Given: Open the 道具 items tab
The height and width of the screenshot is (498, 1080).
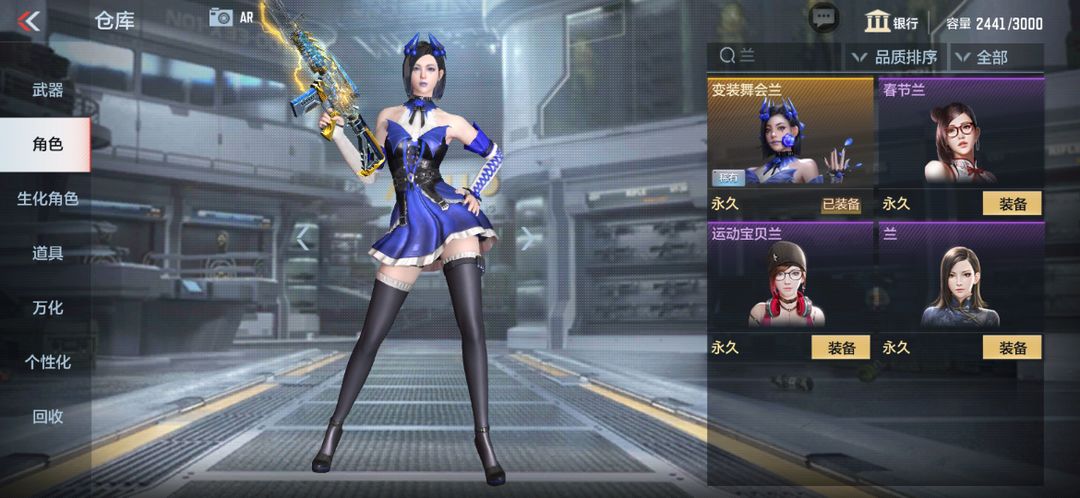Looking at the screenshot, I should pos(47,253).
